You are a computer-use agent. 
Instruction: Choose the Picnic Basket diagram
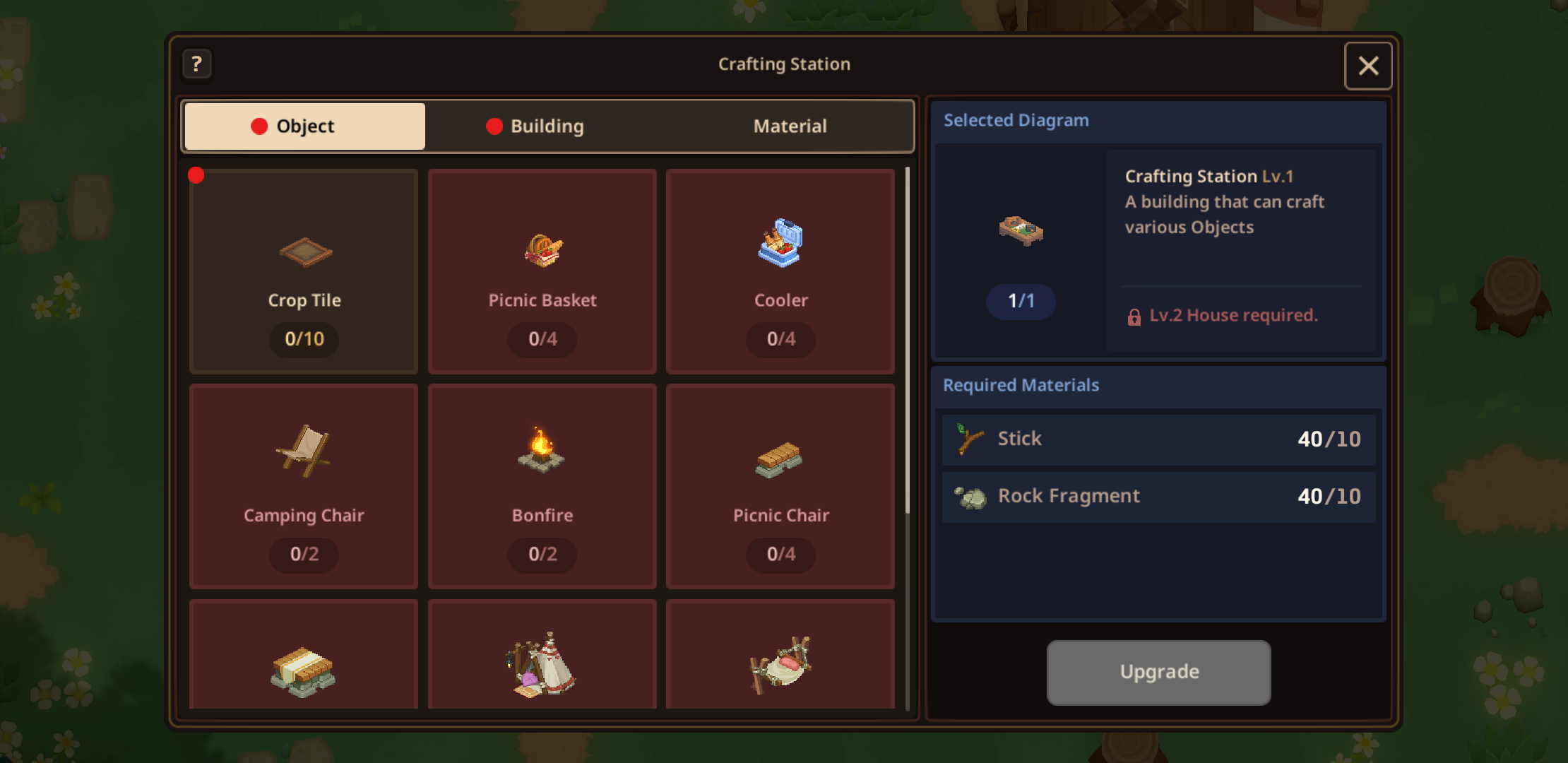(542, 271)
